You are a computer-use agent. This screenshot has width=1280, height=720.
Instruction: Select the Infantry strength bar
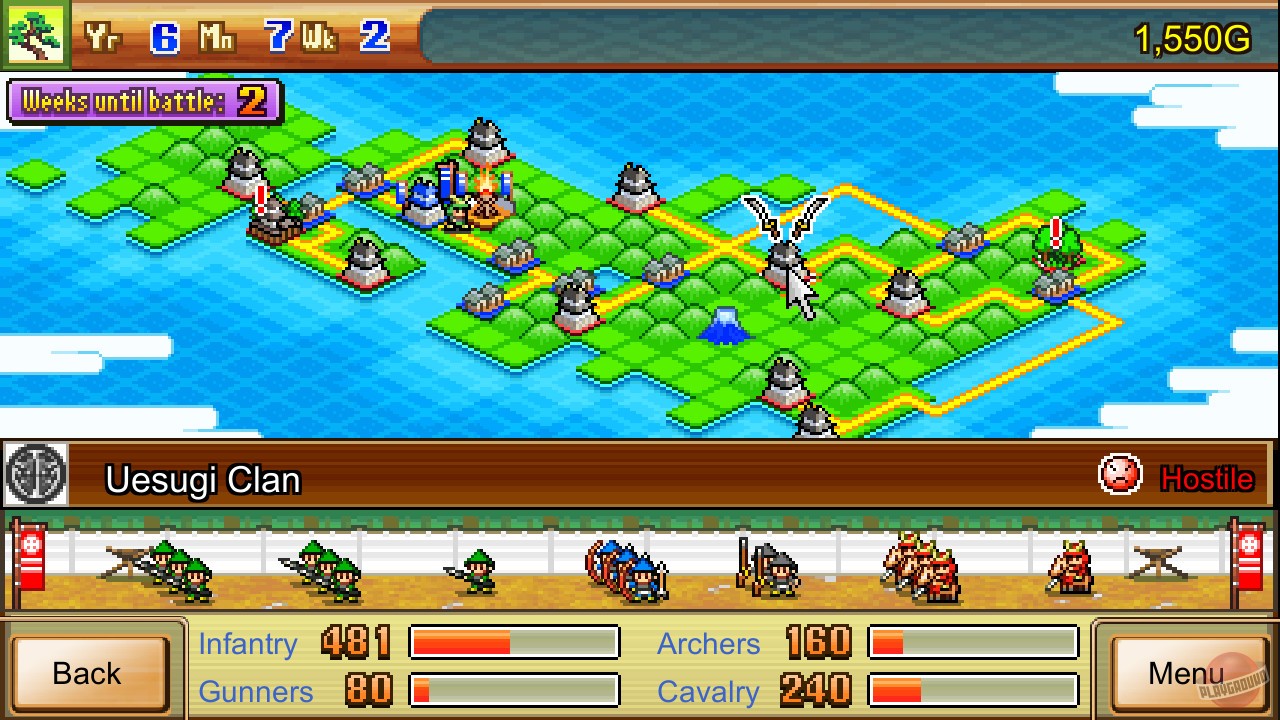pos(513,643)
